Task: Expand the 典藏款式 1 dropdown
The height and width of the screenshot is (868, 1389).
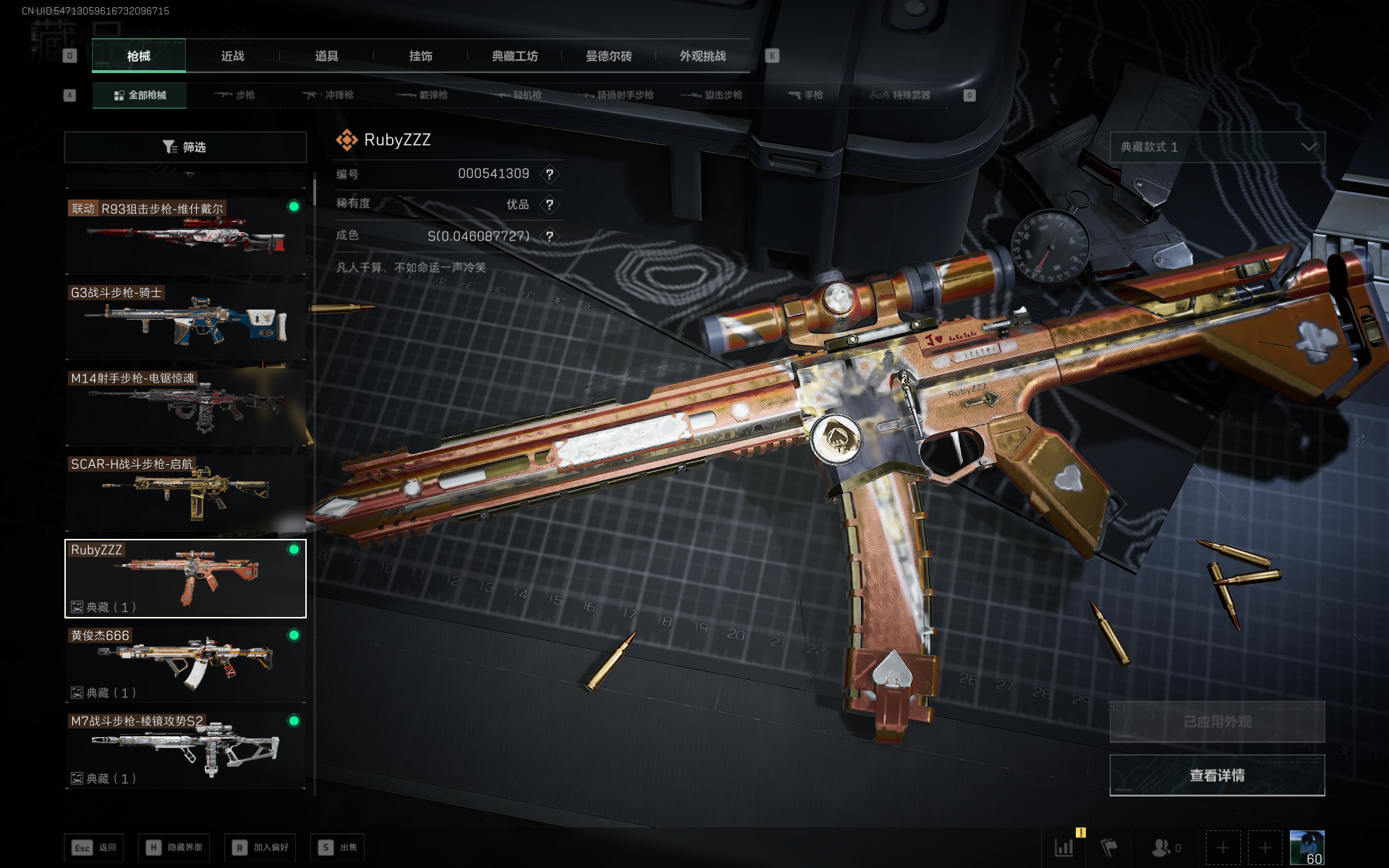Action: [x=1217, y=147]
